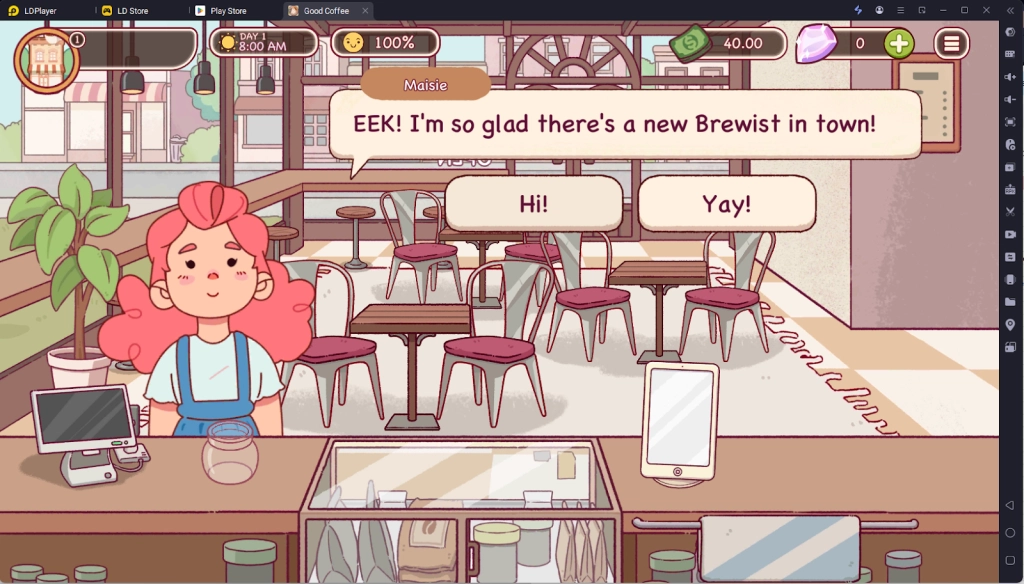Choose the "Yay!" dialogue response
The height and width of the screenshot is (584, 1024).
(x=726, y=204)
